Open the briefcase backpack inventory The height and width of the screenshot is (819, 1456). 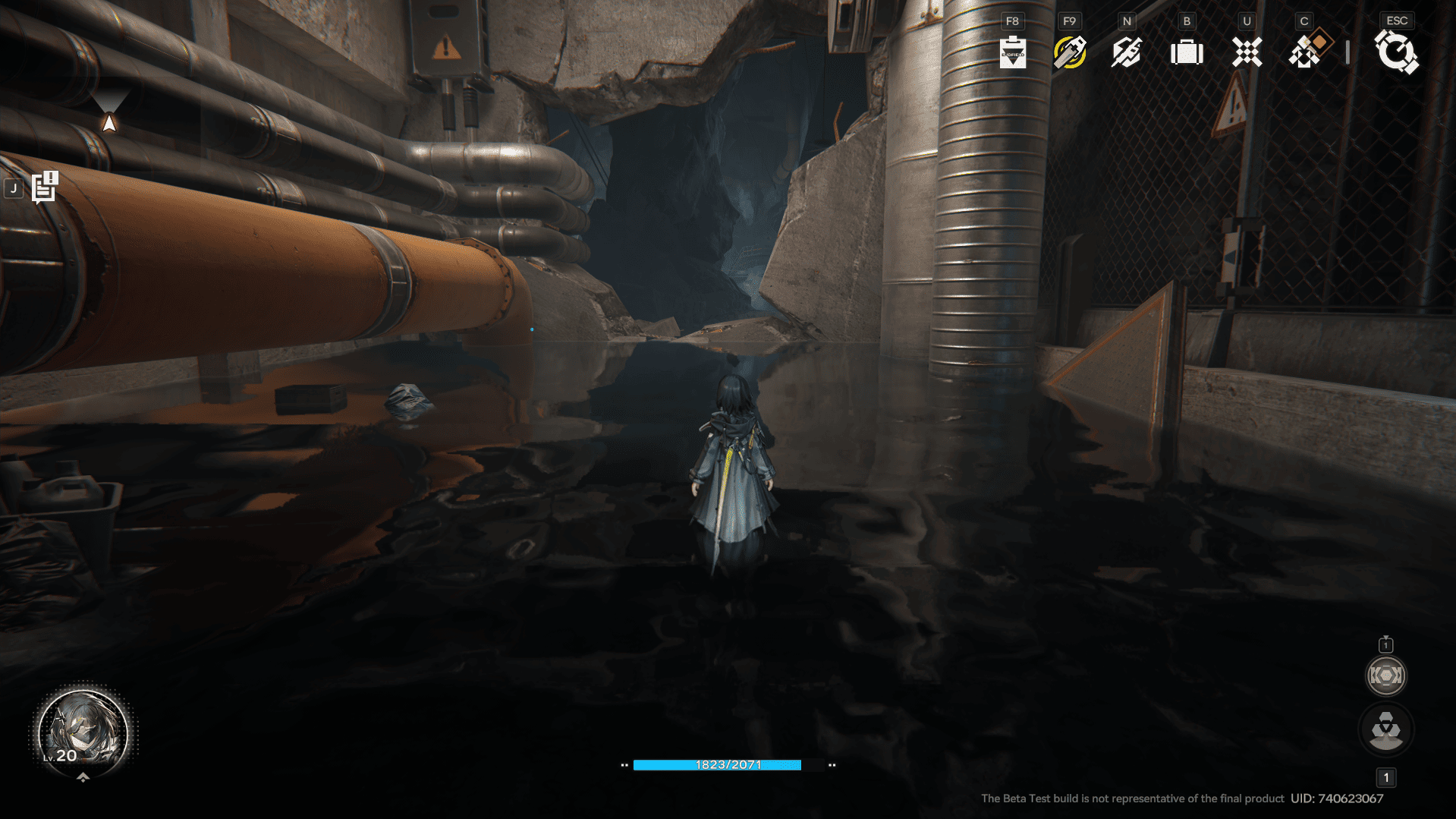1187,52
